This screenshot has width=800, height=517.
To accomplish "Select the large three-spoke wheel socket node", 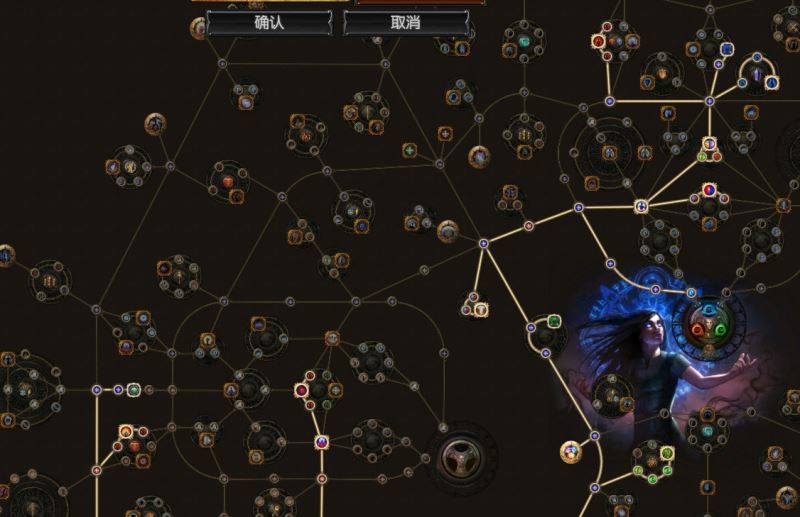I will point(461,457).
